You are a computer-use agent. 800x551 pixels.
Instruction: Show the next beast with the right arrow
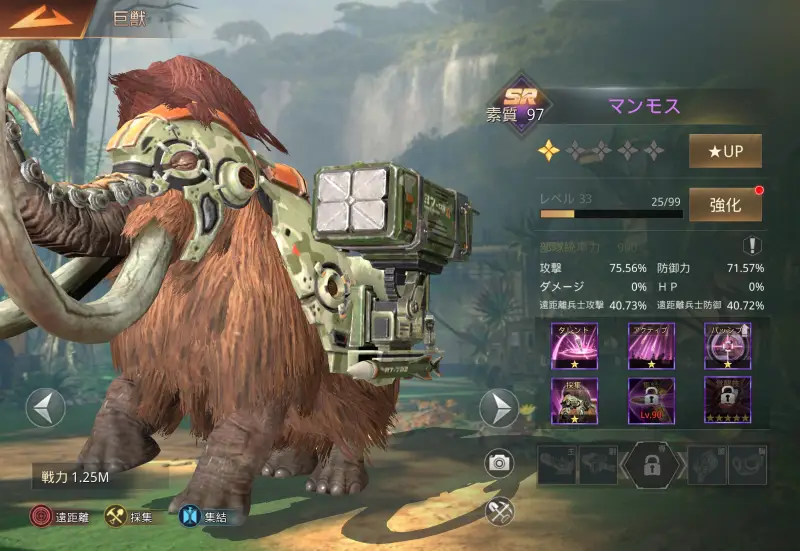click(x=498, y=408)
